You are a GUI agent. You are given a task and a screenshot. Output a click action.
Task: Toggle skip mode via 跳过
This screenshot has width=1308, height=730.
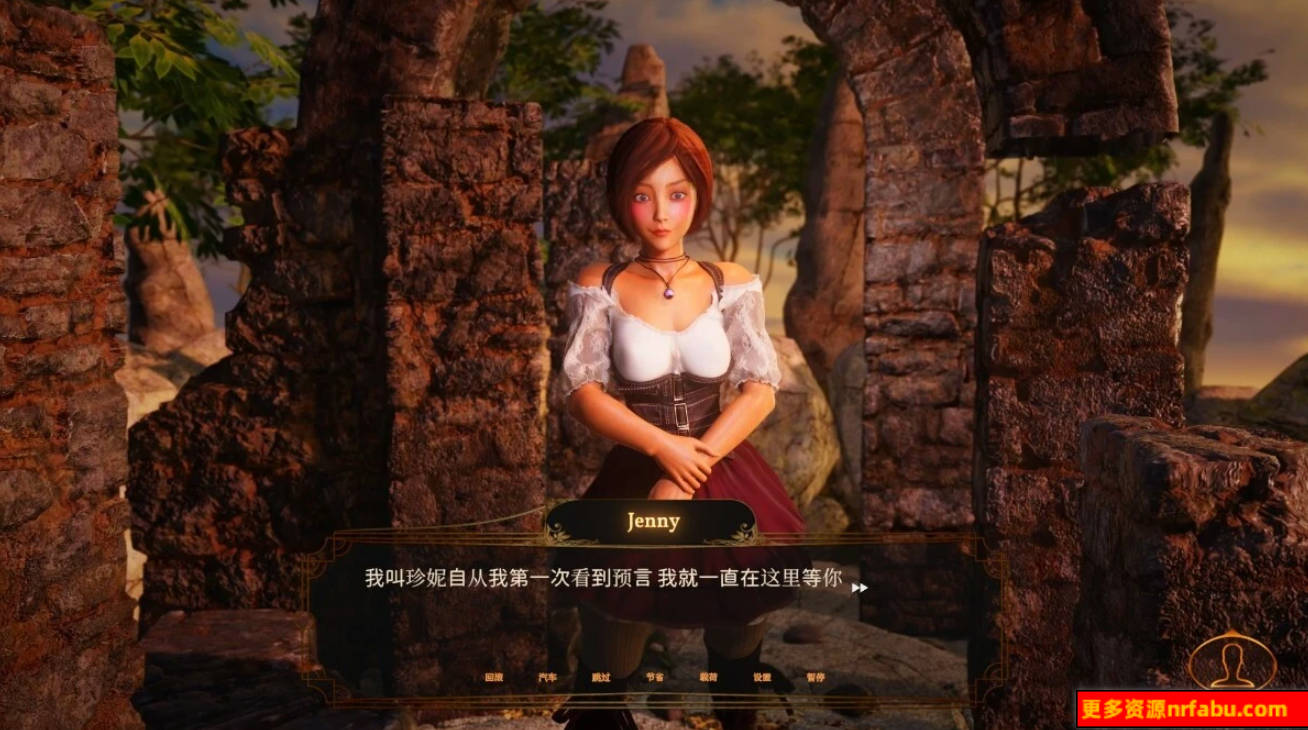[x=604, y=676]
